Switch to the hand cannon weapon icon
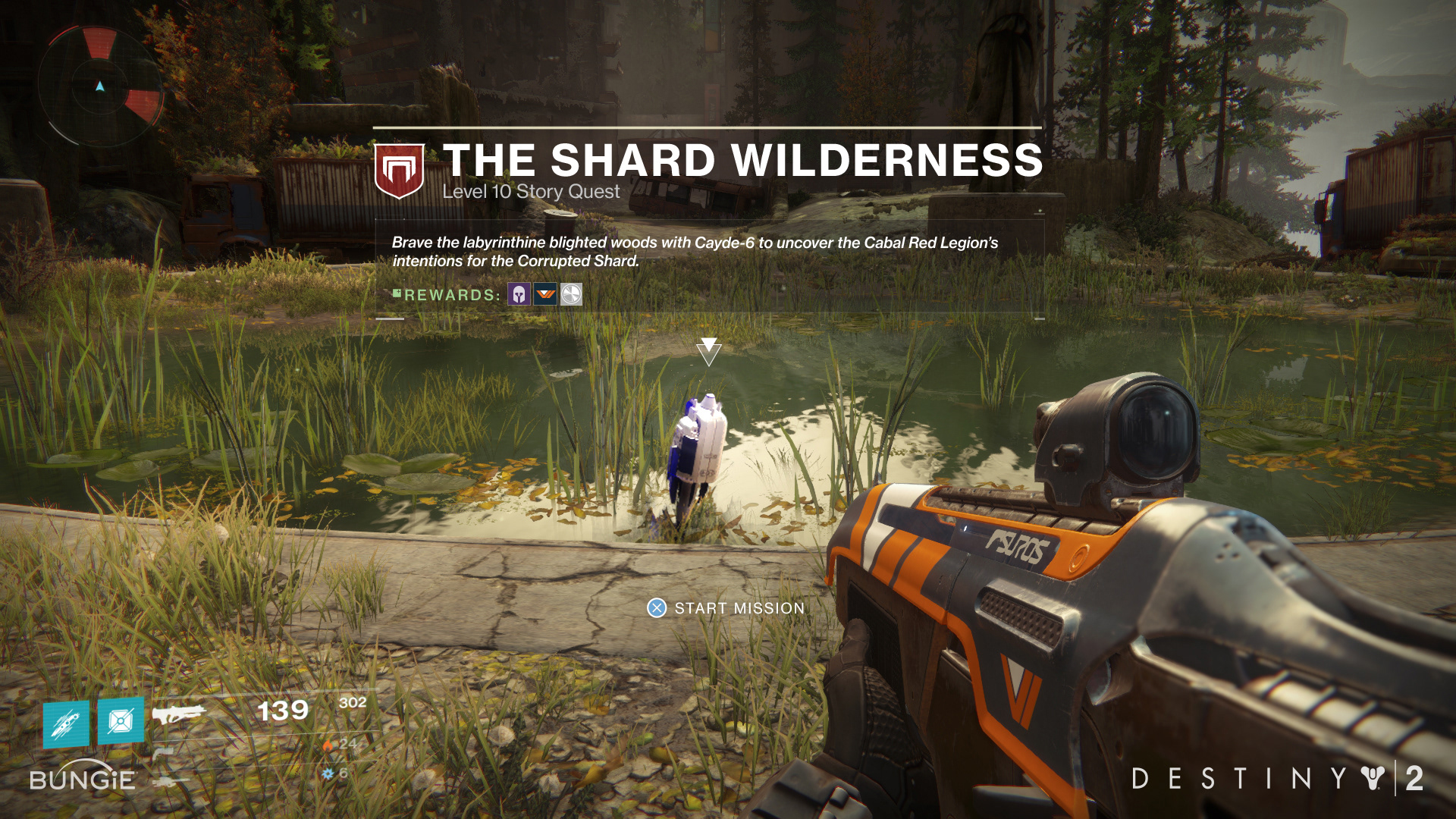 click(x=163, y=753)
